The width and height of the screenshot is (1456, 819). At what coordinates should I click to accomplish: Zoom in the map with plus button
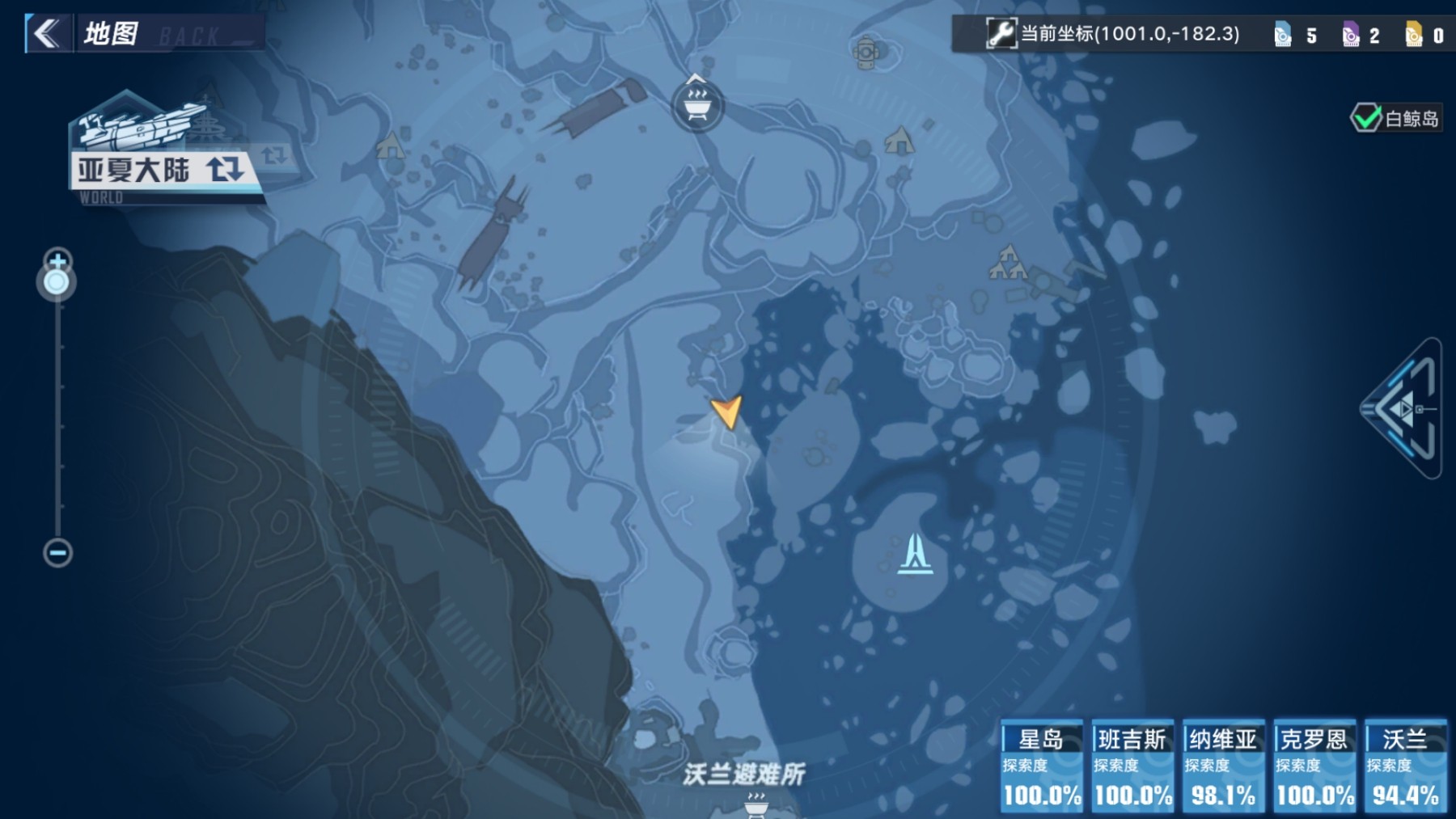click(57, 260)
